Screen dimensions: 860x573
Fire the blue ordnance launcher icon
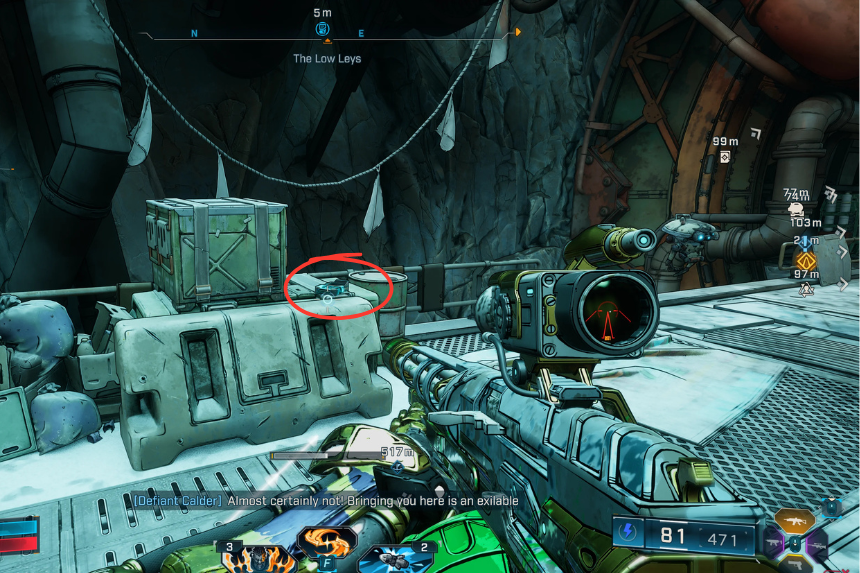395,558
